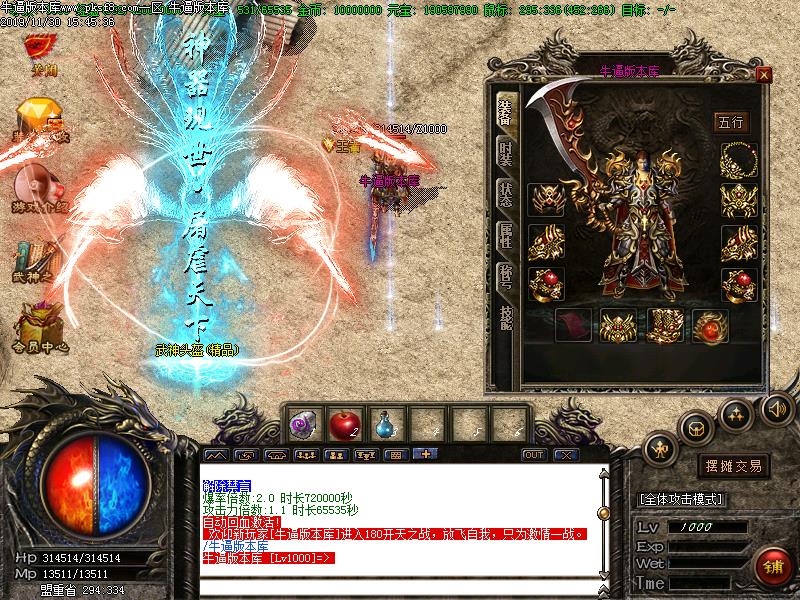Close the character equipment panel
800x600 pixels.
764,74
